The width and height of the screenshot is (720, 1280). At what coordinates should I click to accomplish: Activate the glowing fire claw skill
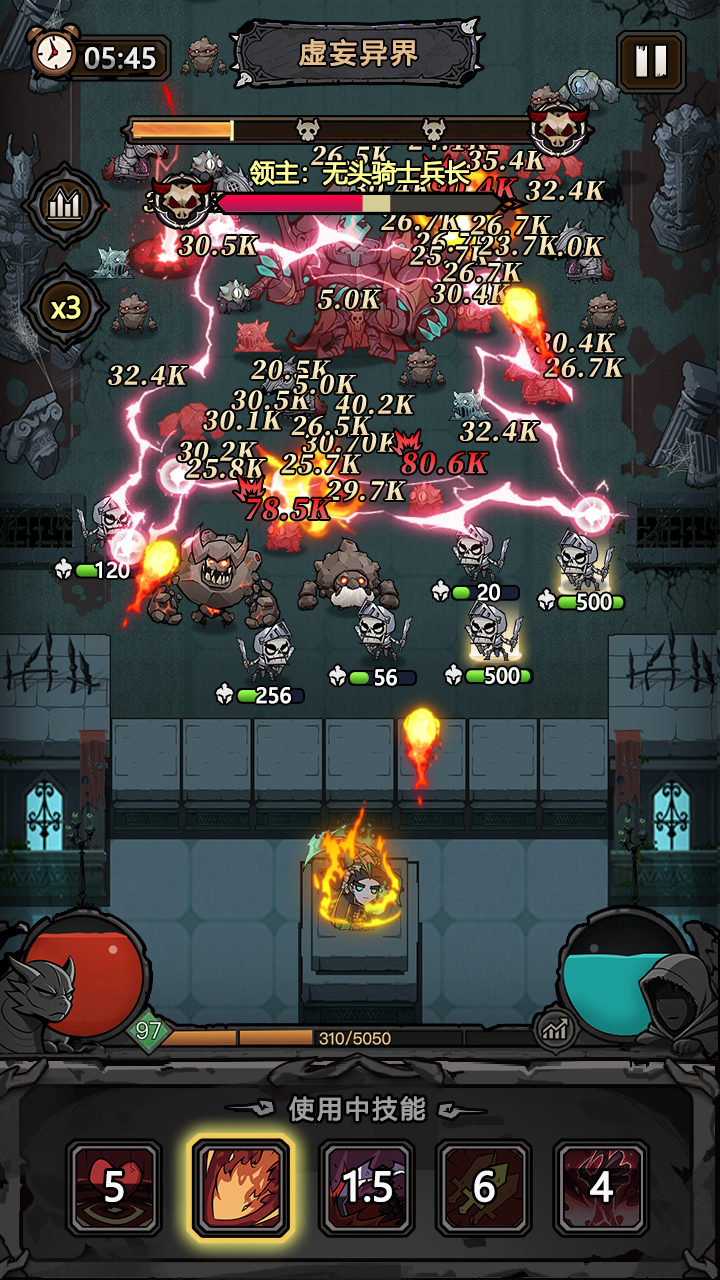point(241,1187)
